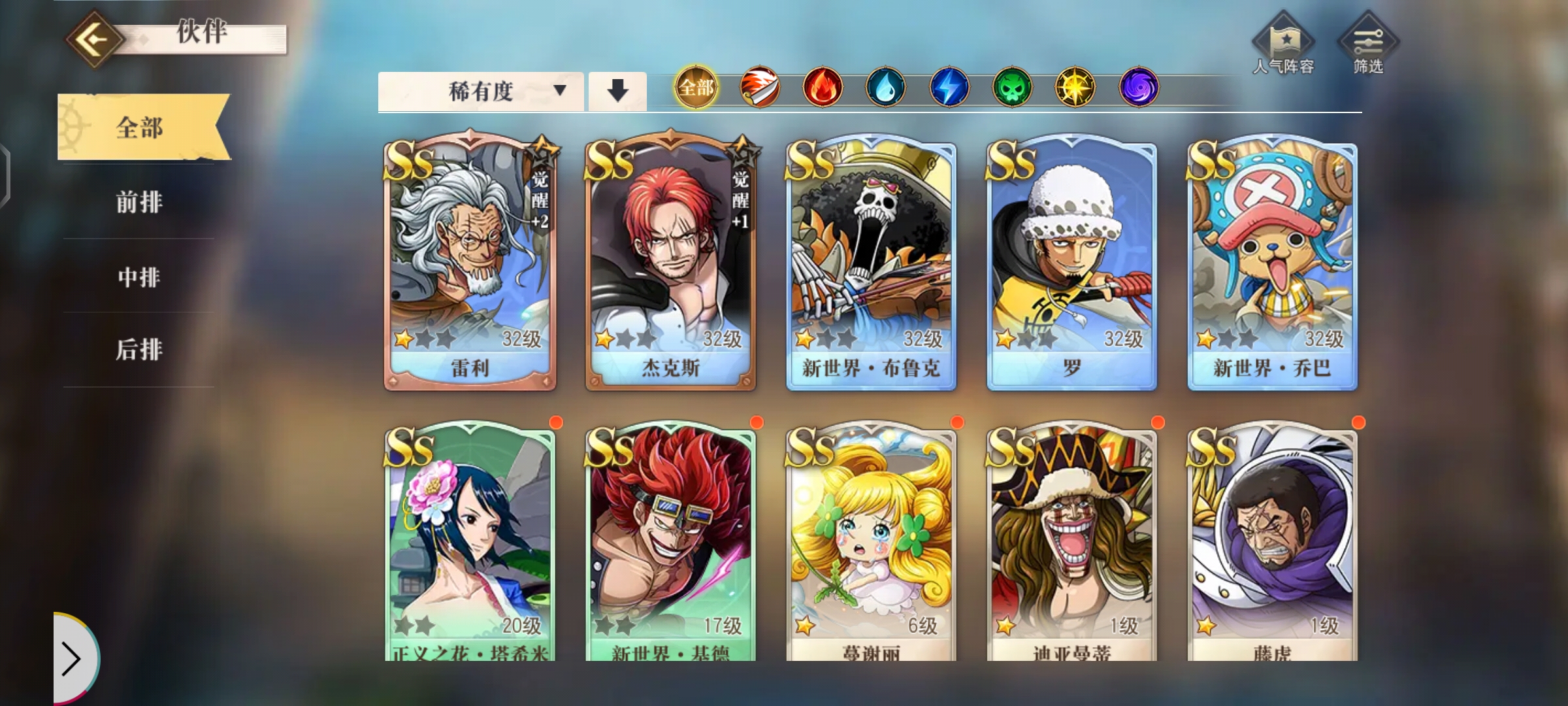Filter by the fire element icon

(823, 87)
